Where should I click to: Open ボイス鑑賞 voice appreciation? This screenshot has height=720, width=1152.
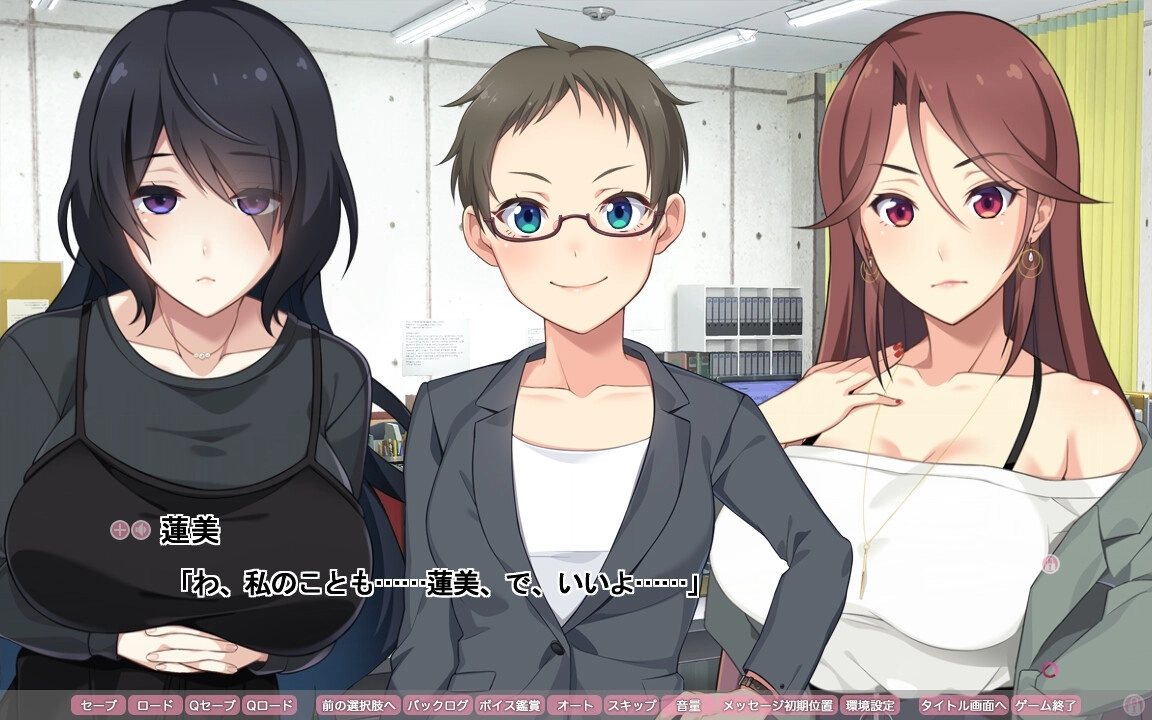(x=510, y=705)
